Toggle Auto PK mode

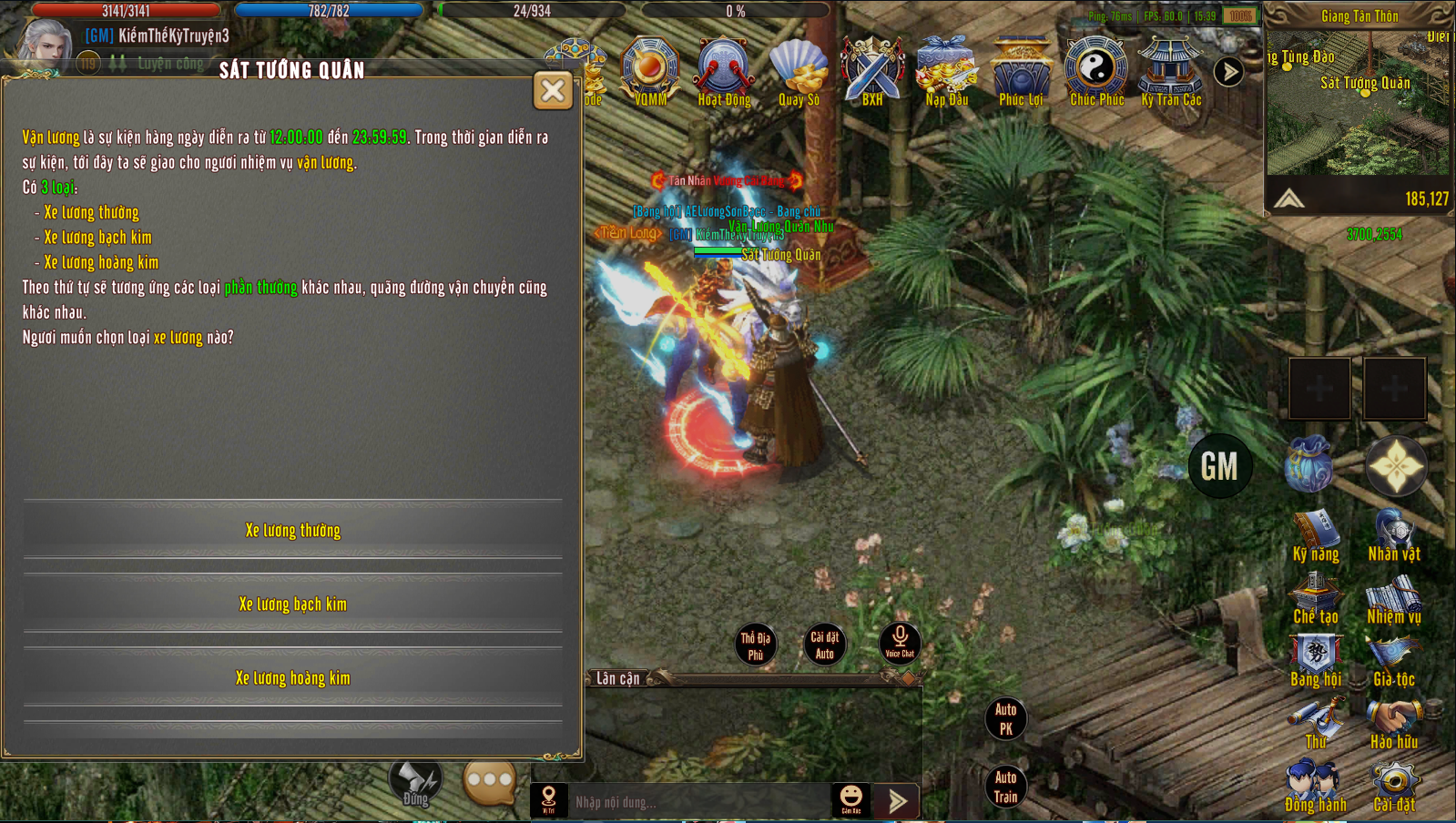1005,718
